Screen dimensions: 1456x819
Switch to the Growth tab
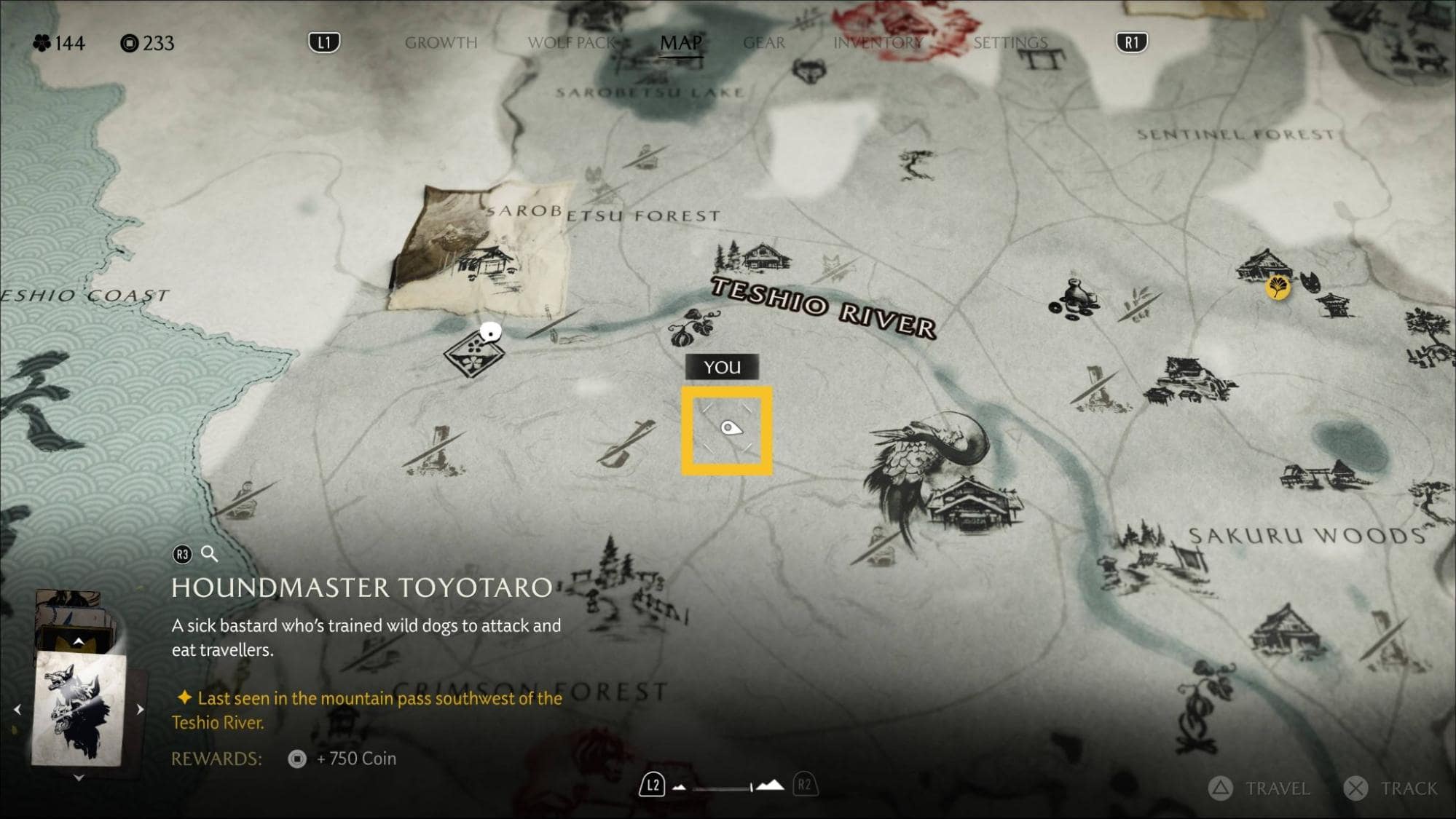click(441, 43)
